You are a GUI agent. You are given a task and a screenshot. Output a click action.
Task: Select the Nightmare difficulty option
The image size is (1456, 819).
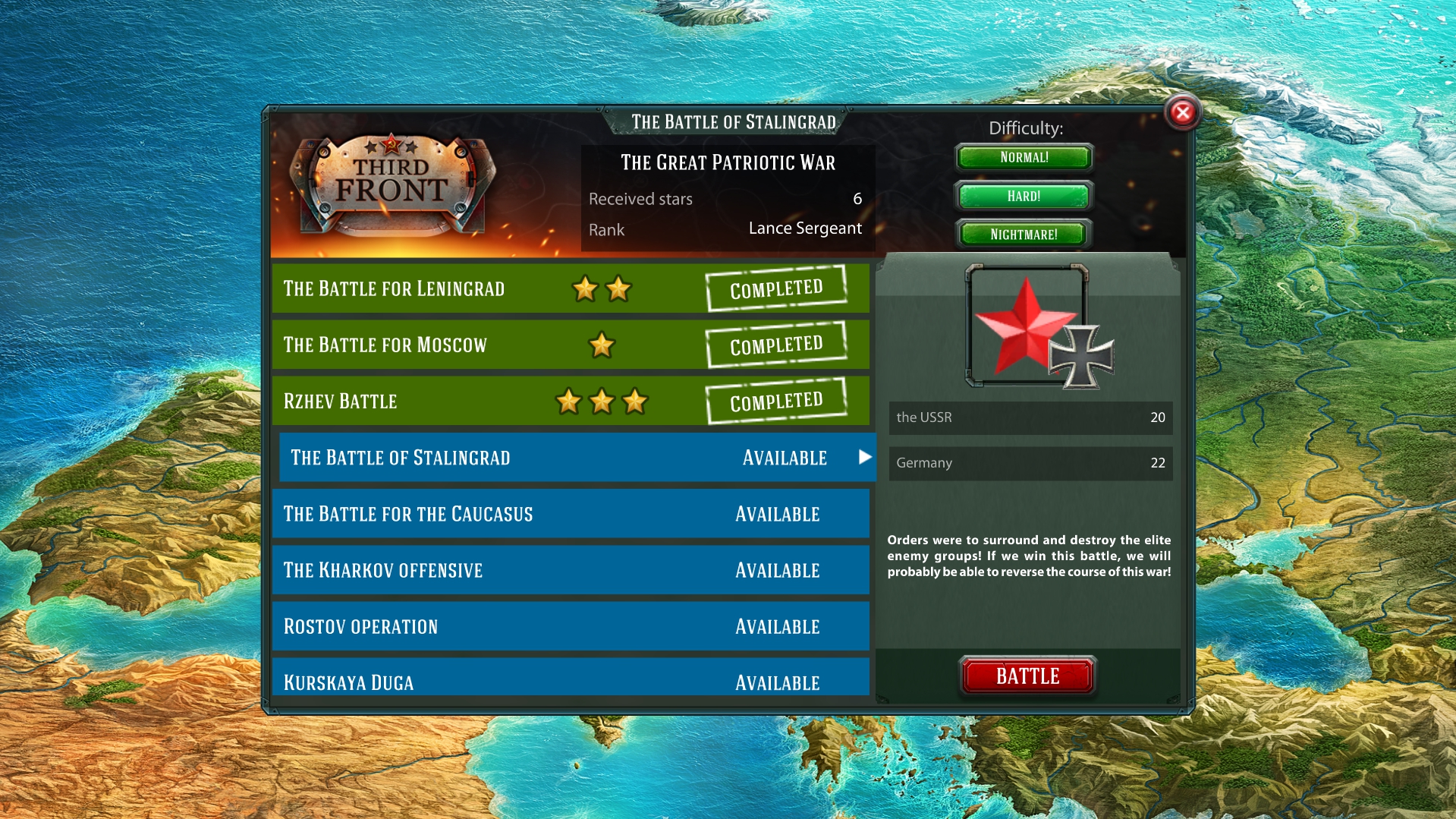tap(1024, 234)
